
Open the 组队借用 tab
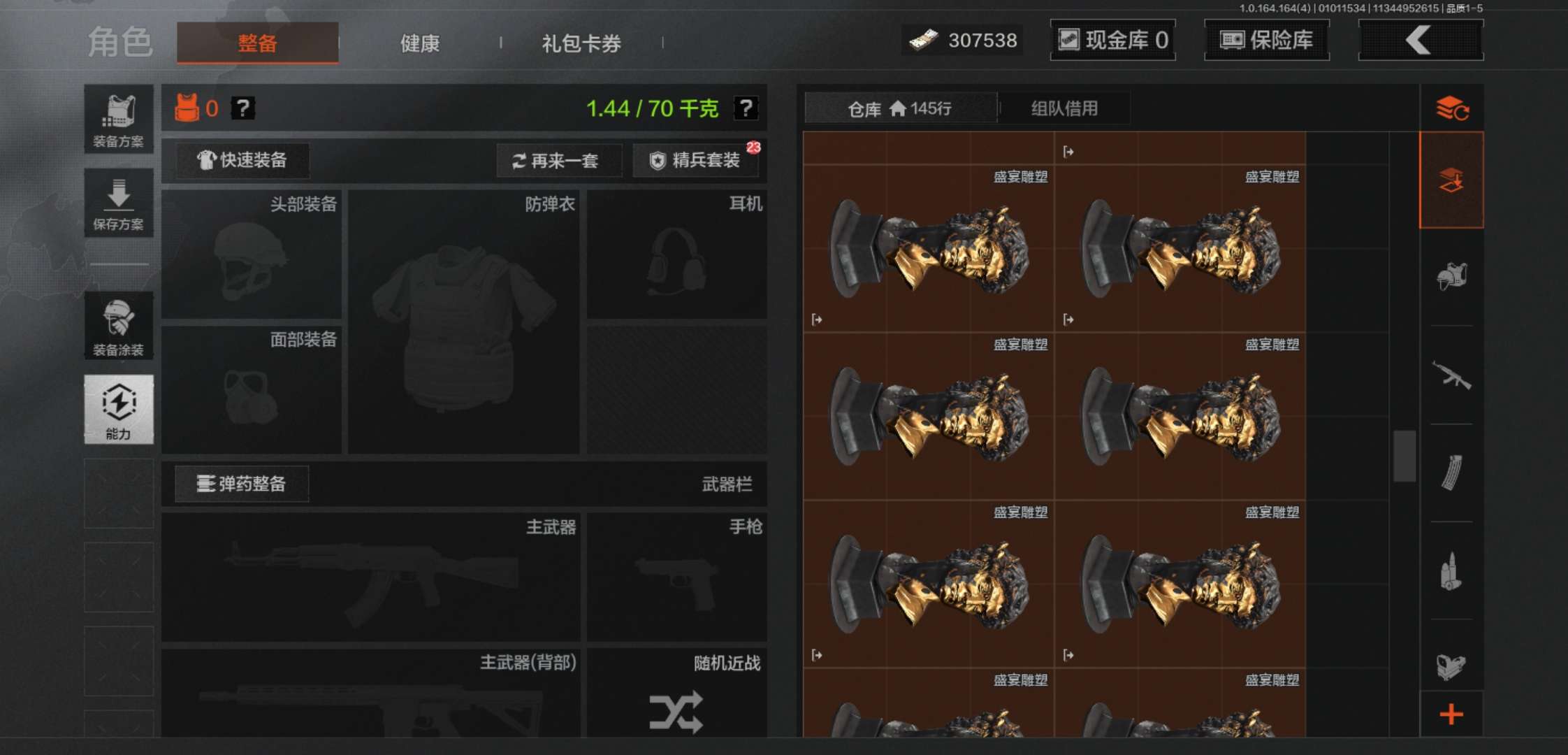pos(1065,108)
